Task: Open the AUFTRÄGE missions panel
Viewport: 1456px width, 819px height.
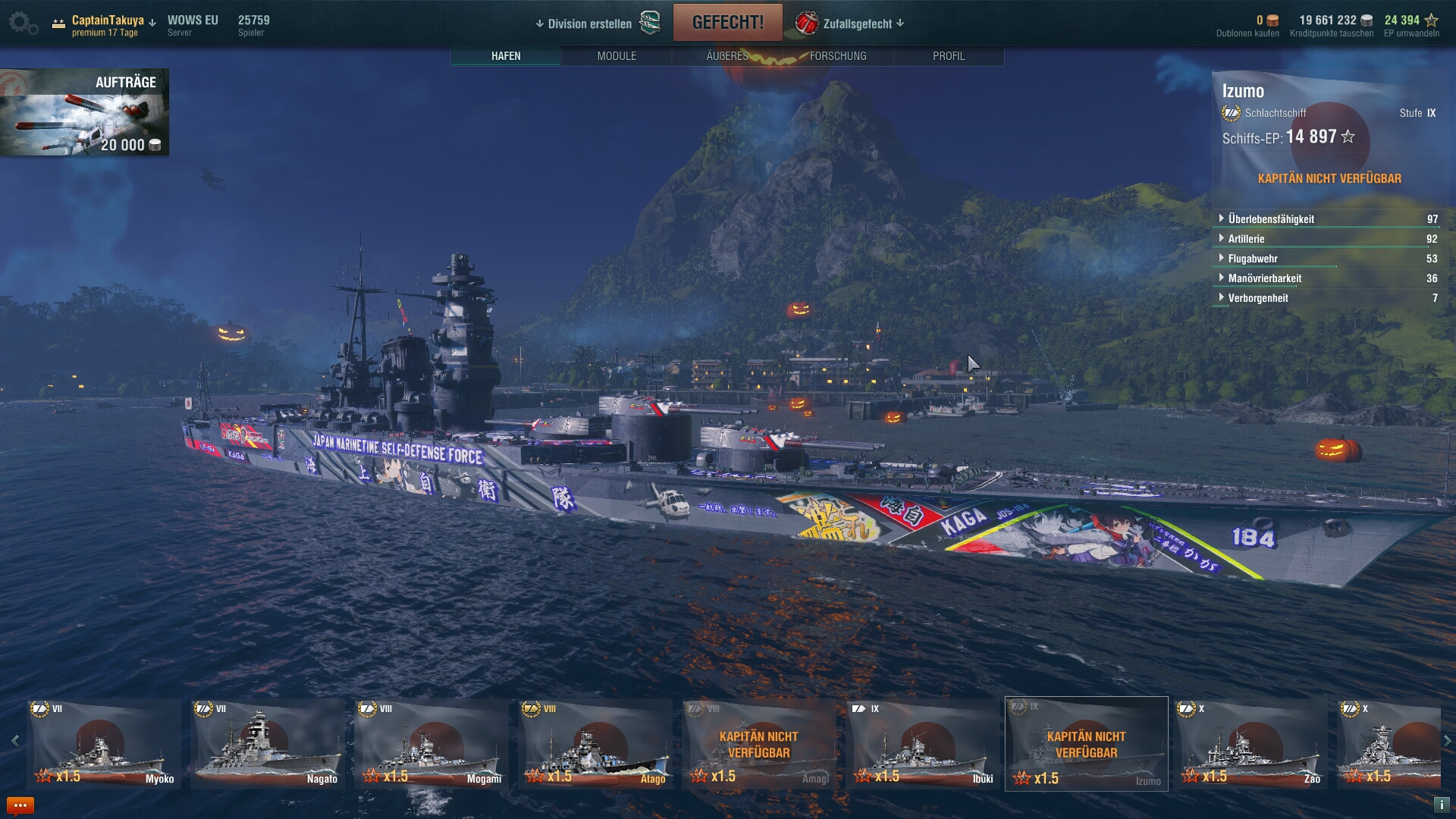Action: [x=84, y=112]
